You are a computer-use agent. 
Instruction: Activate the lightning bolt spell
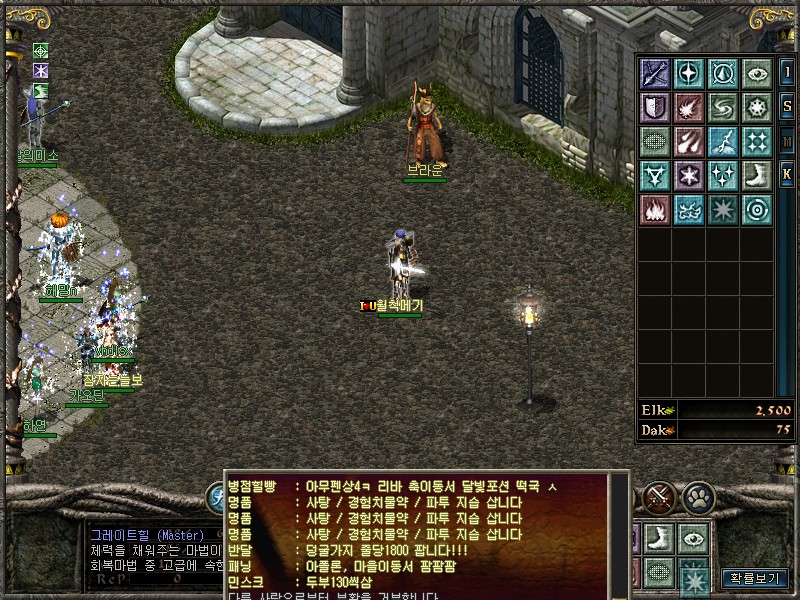click(723, 141)
